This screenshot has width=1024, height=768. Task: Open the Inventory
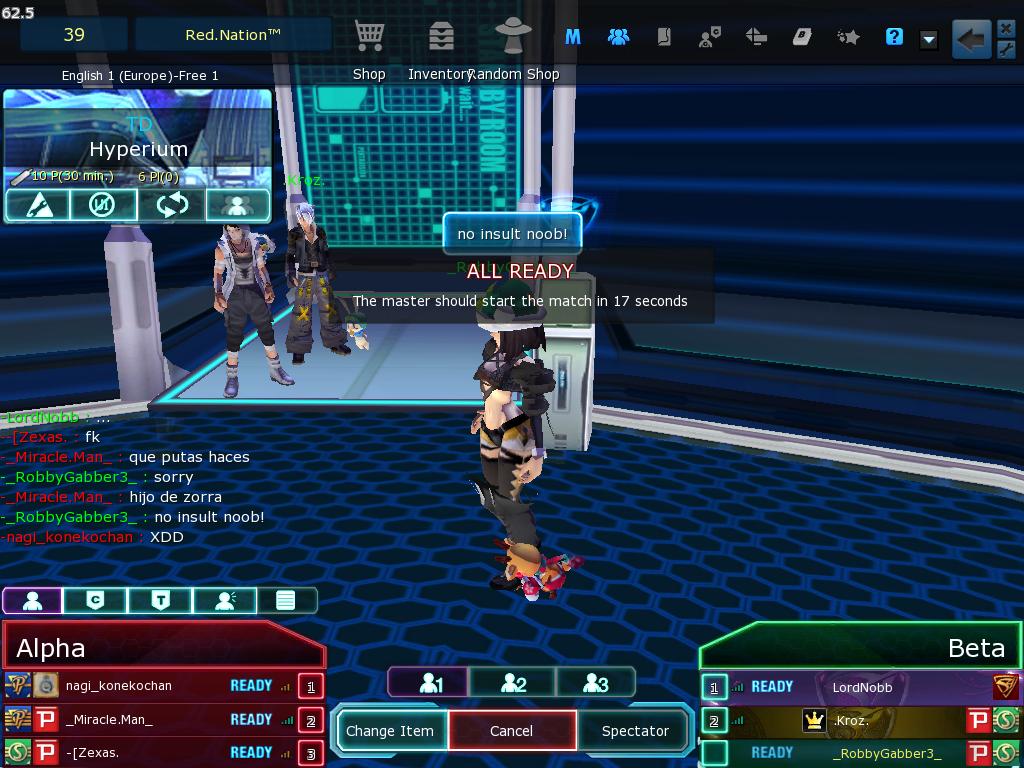[x=440, y=37]
